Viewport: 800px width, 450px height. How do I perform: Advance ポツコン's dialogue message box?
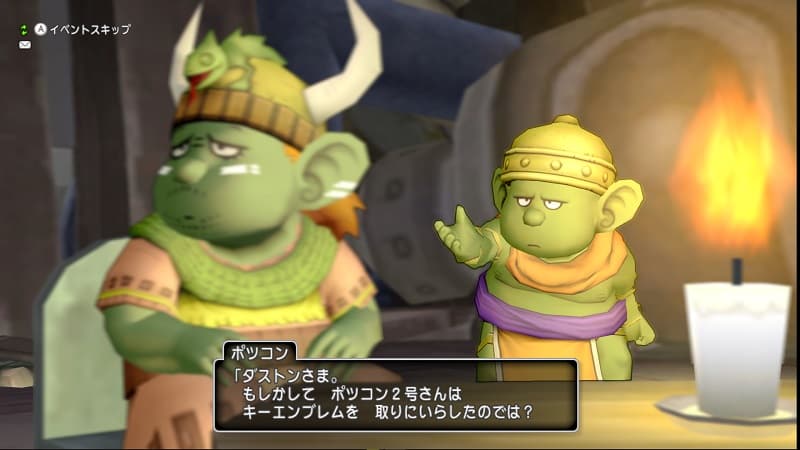pos(396,395)
